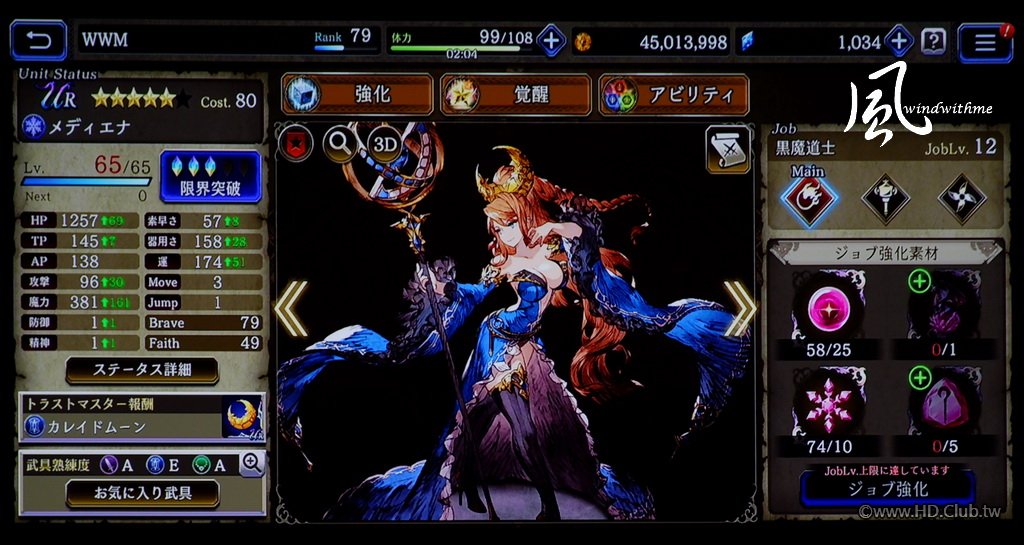
Task: Activate the ジョブ強化 job enhance button
Action: click(887, 489)
